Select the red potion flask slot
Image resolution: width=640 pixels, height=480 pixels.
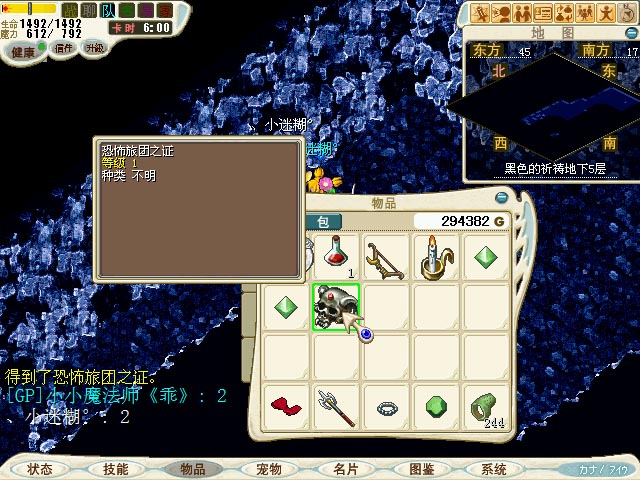click(336, 257)
